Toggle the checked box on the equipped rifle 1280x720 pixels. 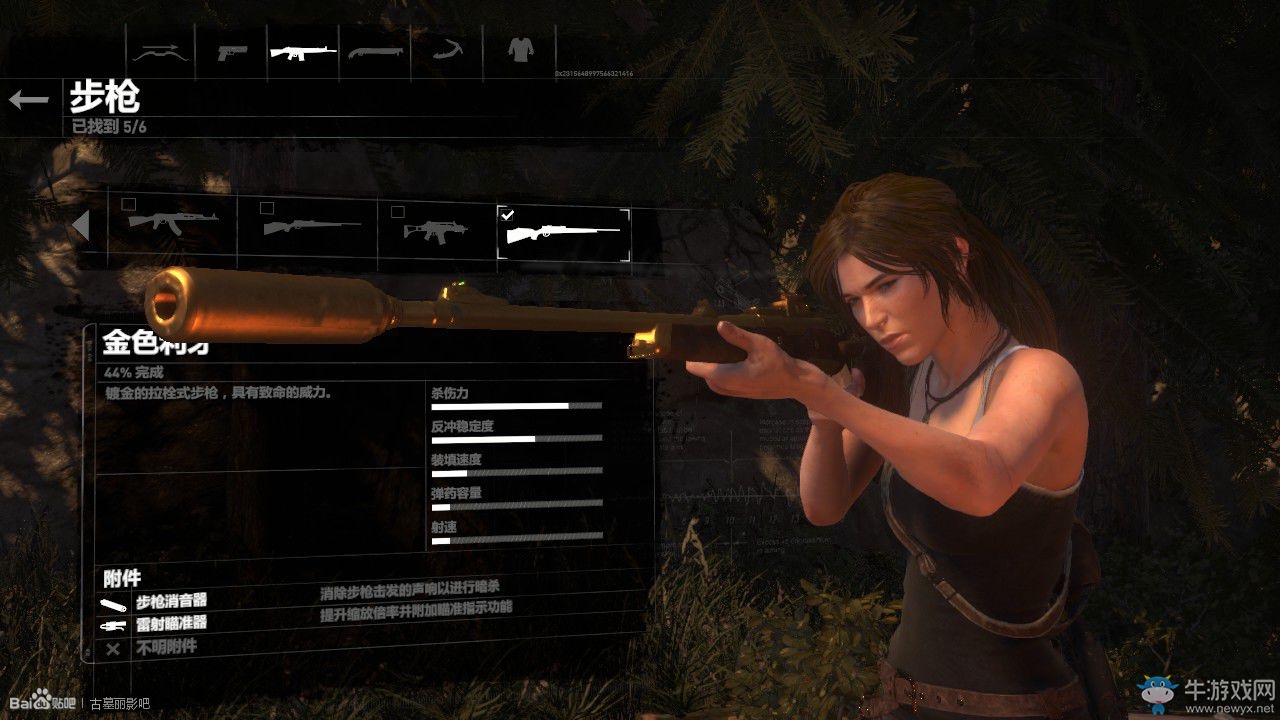(x=507, y=214)
